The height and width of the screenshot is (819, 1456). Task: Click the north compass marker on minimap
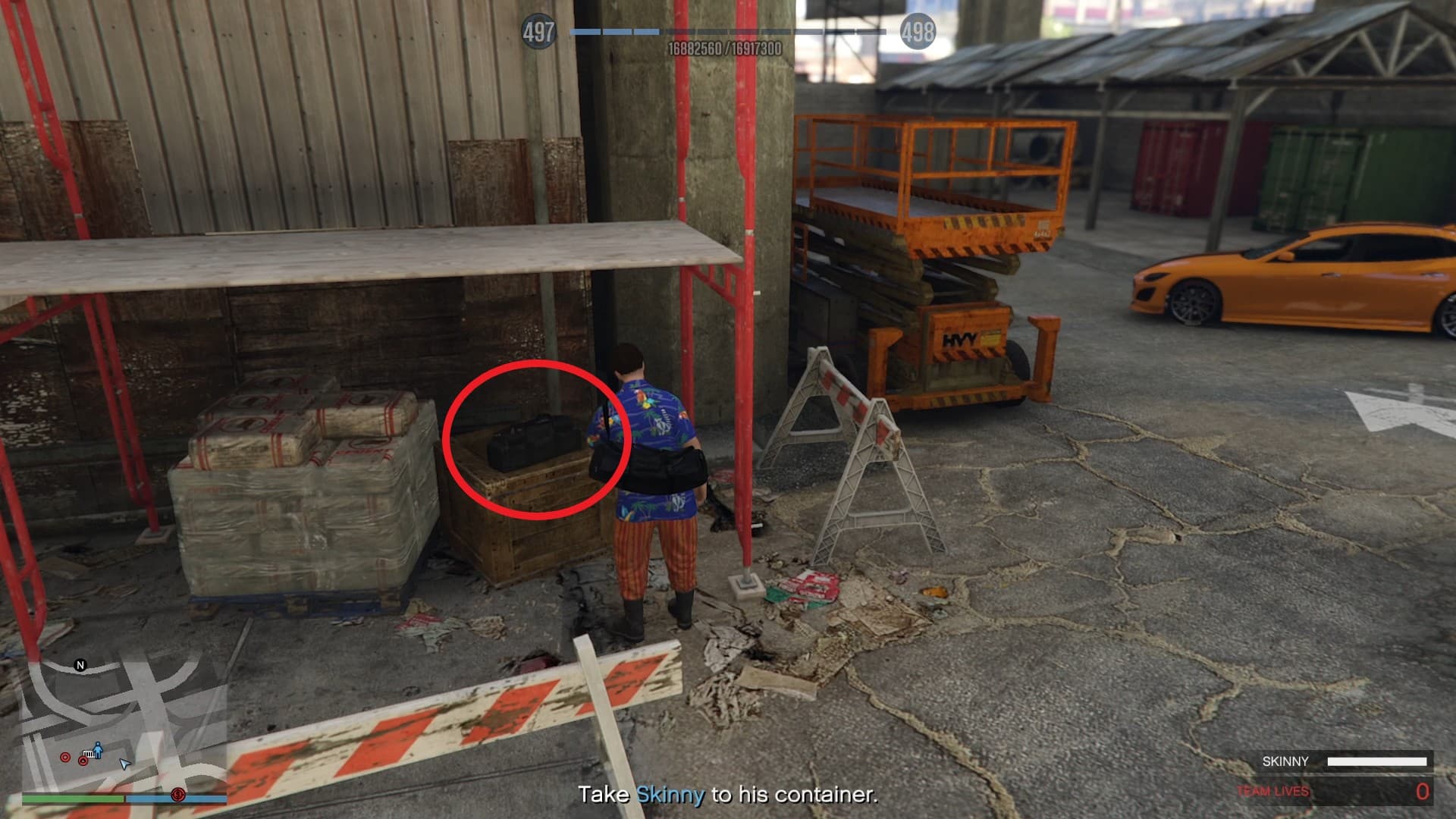click(80, 665)
